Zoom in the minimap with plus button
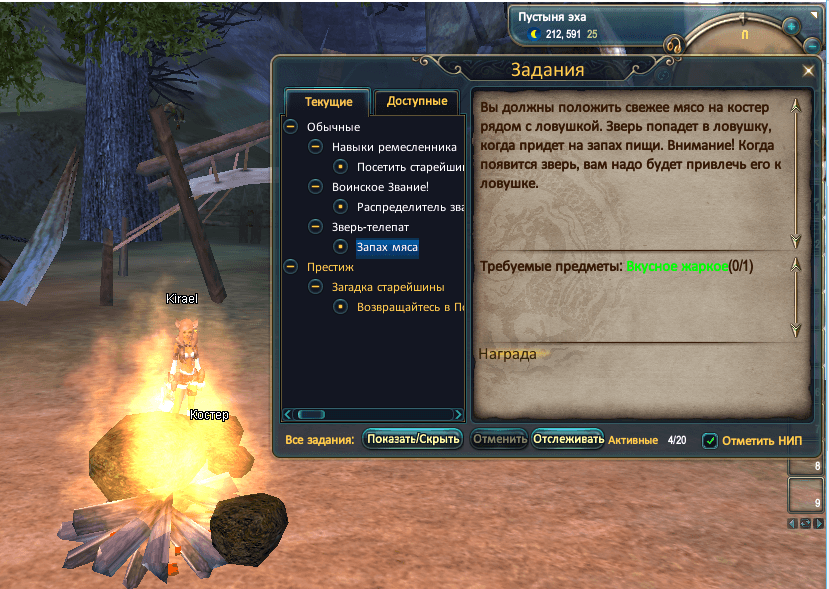 tap(791, 26)
